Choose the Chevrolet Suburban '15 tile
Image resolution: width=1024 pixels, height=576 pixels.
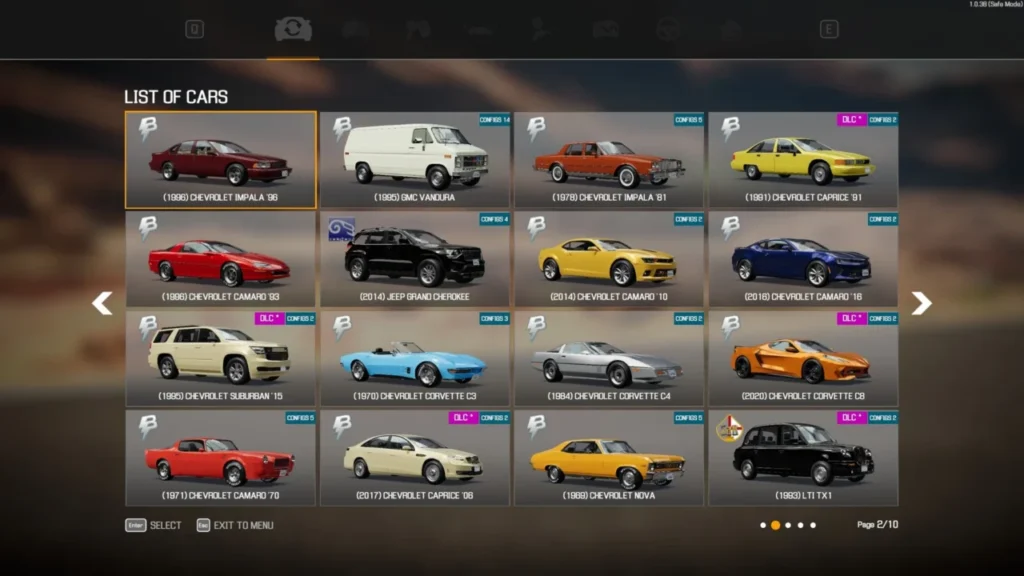[220, 358]
